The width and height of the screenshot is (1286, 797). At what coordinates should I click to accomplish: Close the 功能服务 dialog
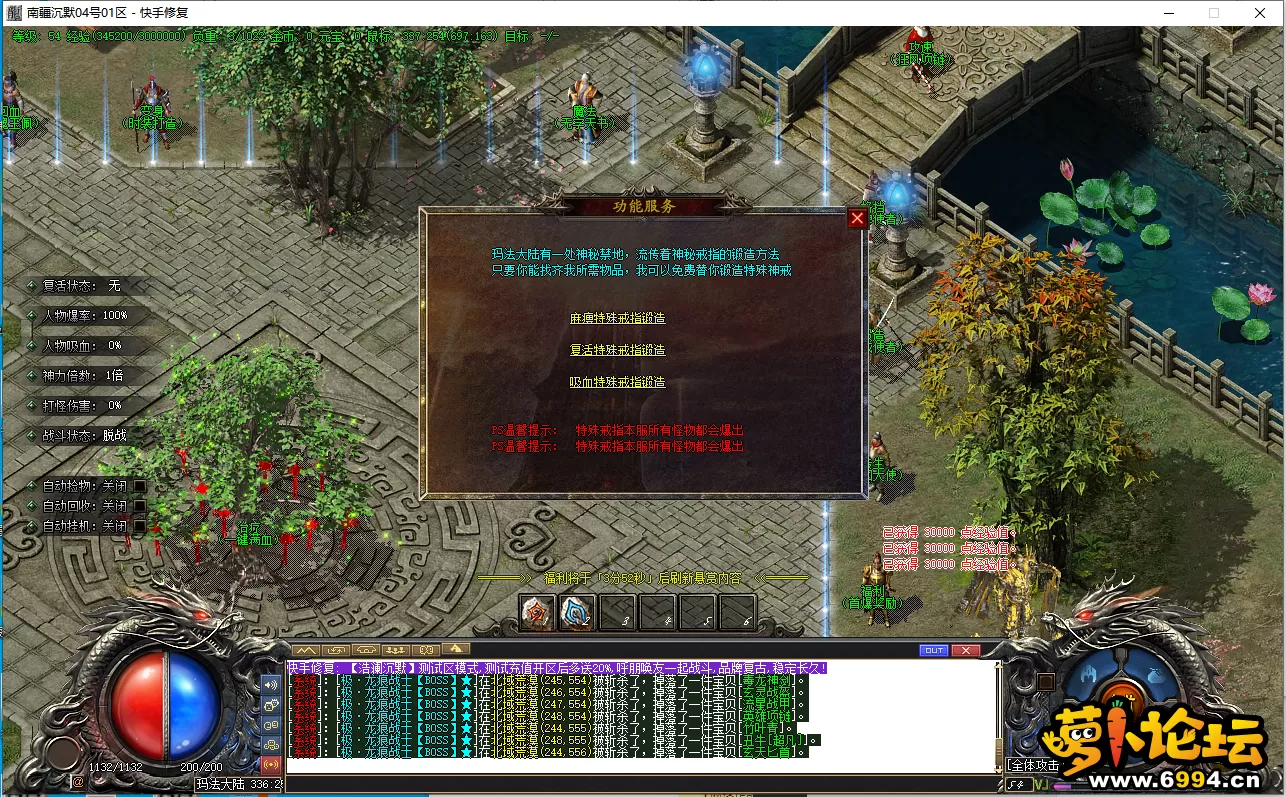[x=856, y=218]
